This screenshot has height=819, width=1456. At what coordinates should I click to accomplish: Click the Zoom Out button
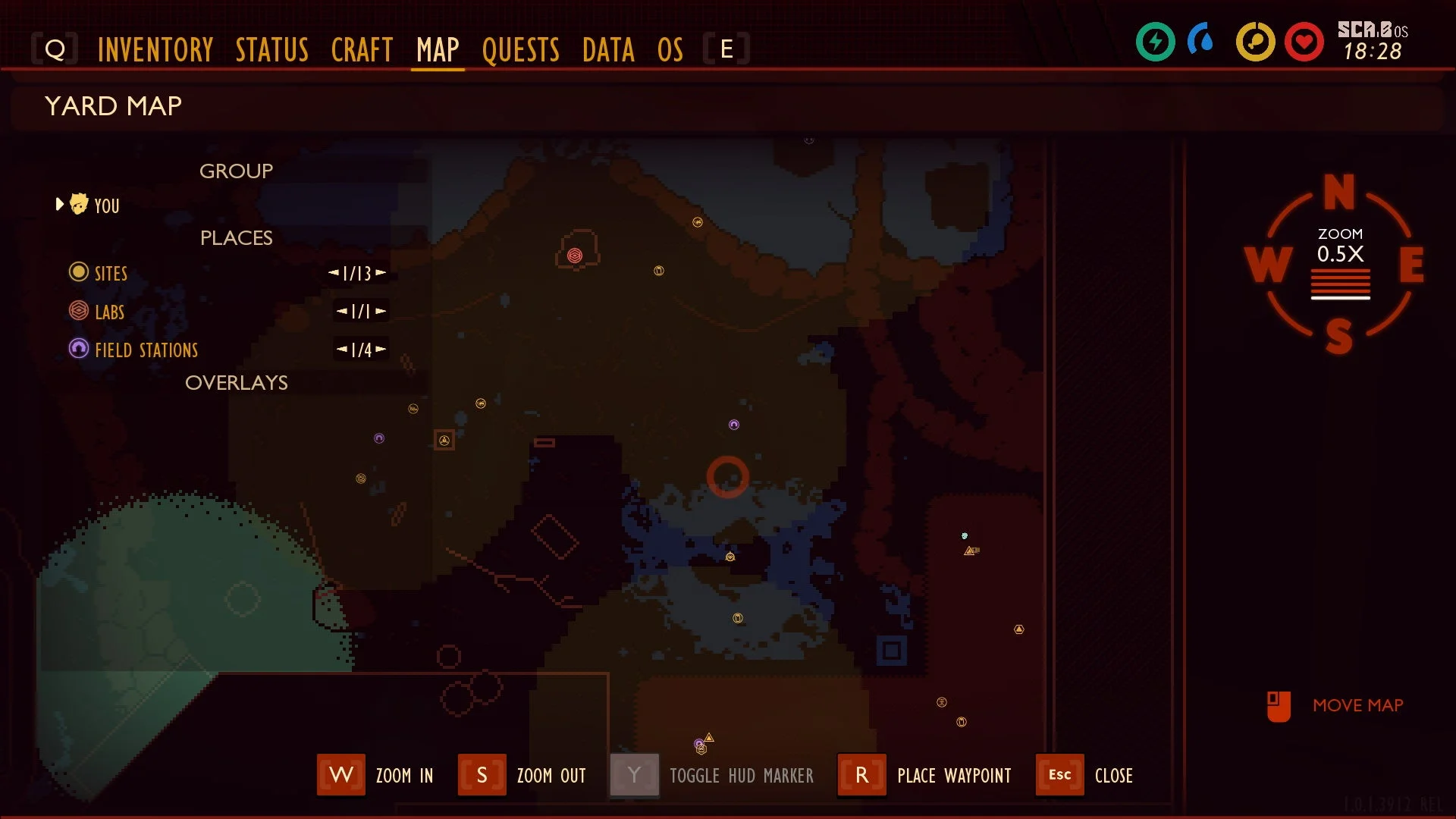[482, 775]
